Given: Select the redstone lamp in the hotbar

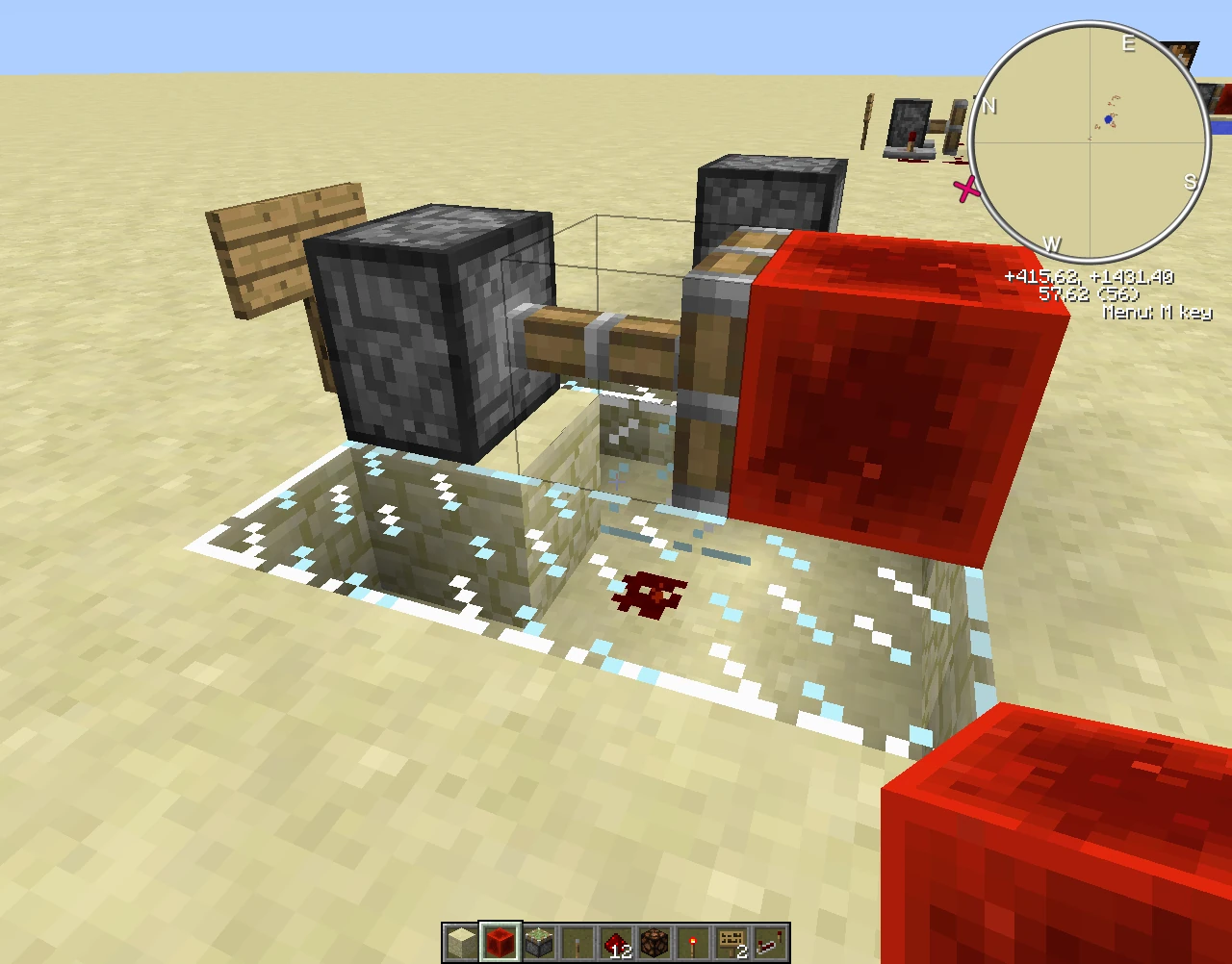Looking at the screenshot, I should click(653, 941).
